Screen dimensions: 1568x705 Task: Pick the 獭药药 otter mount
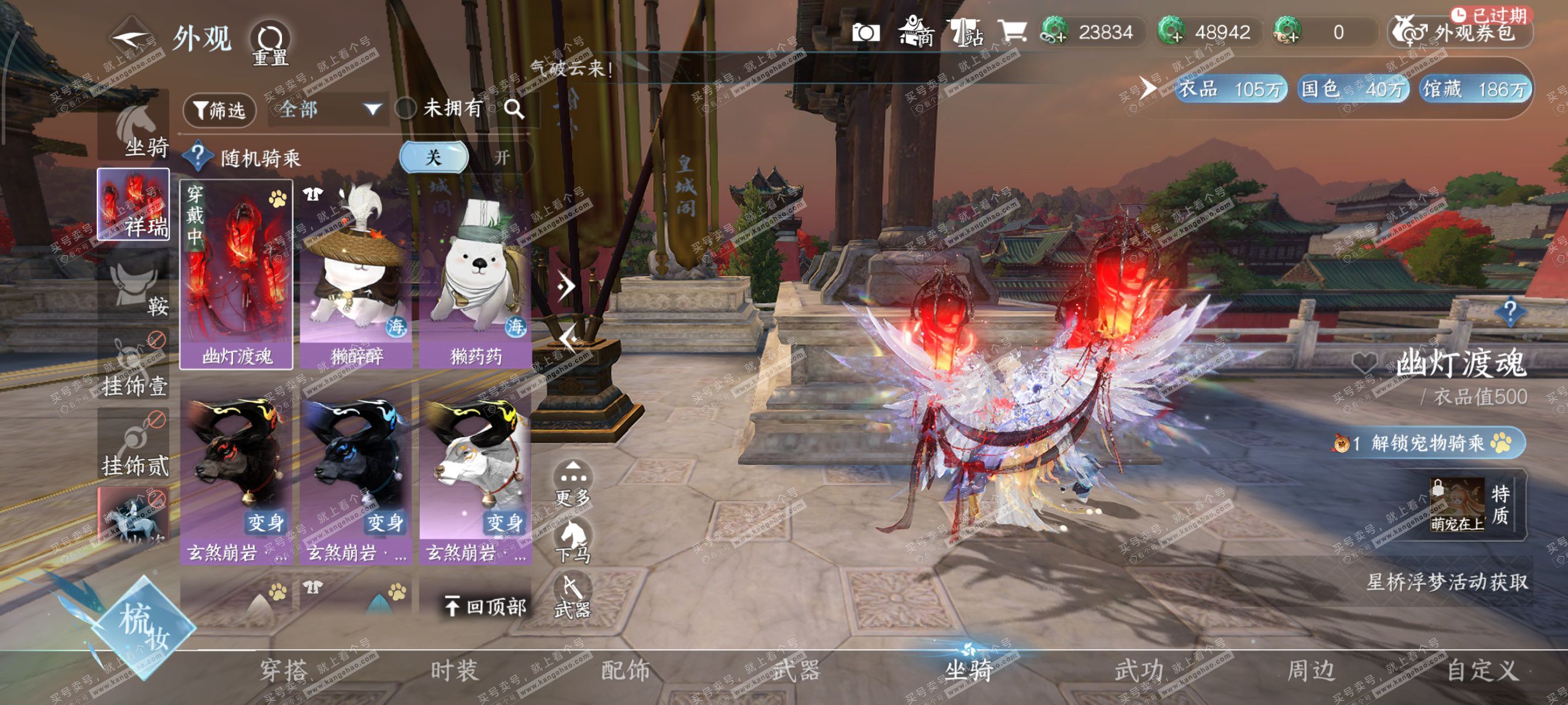475,274
